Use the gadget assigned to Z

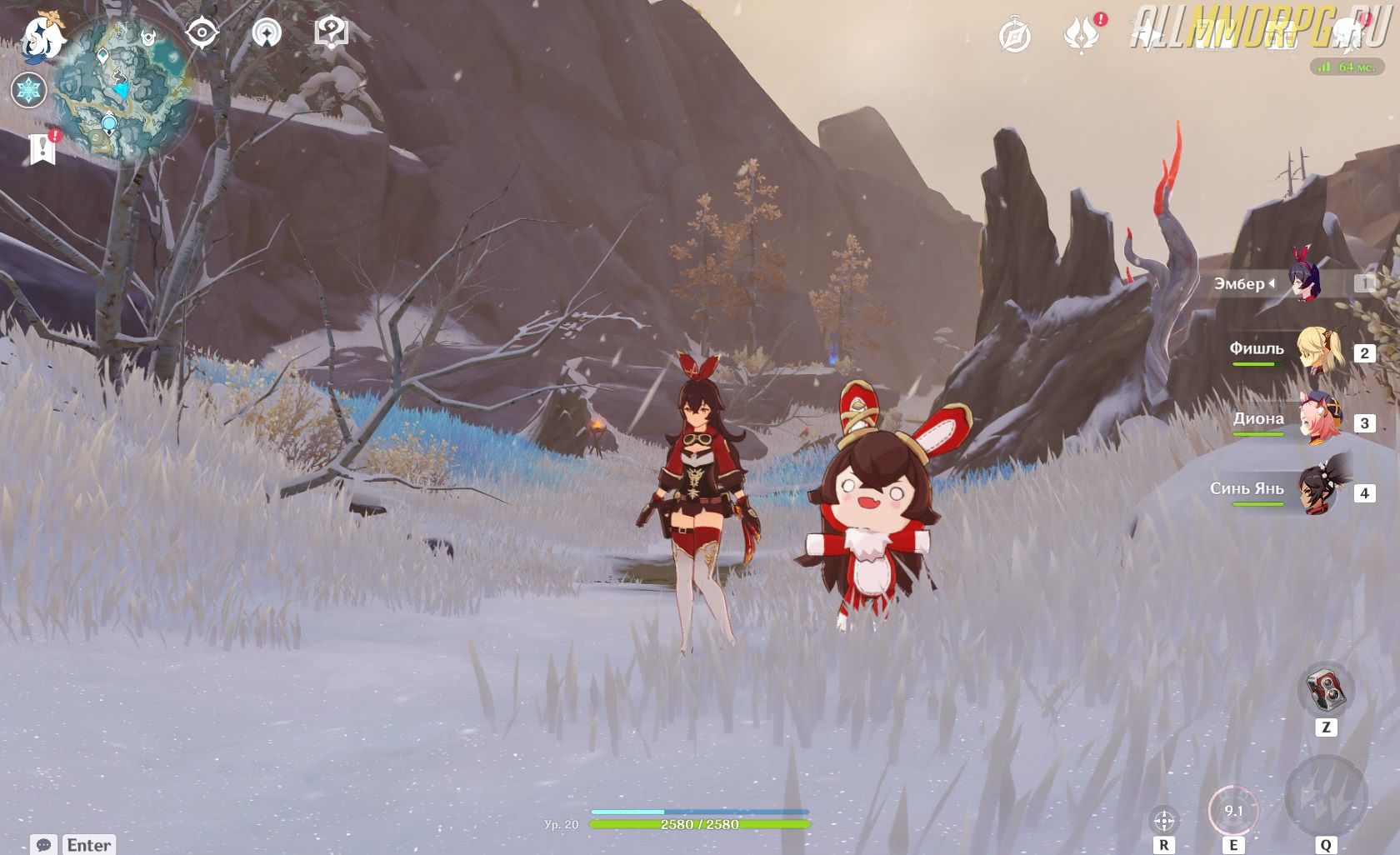[1325, 690]
